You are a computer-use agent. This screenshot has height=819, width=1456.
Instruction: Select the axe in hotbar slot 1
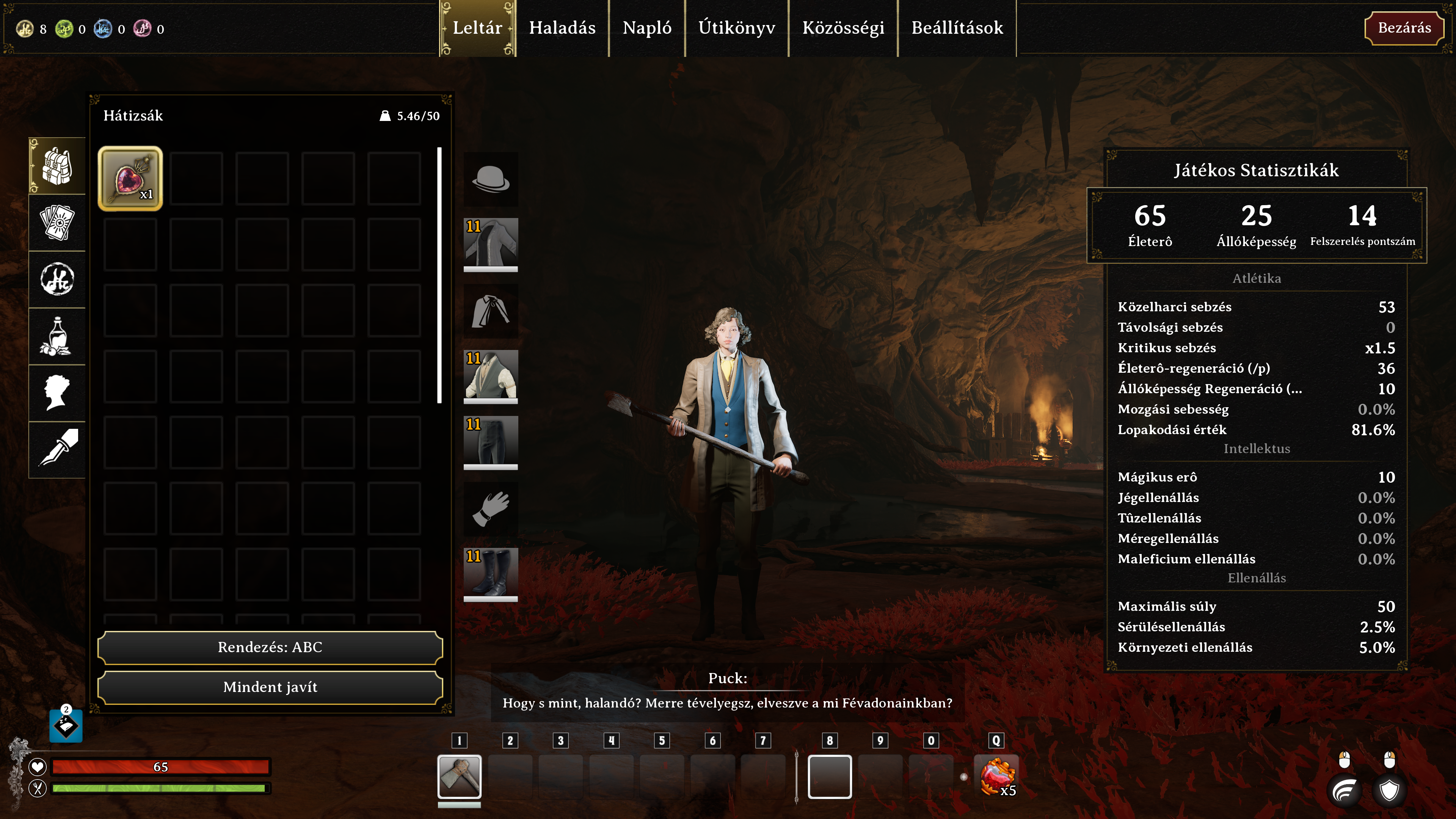(x=459, y=776)
